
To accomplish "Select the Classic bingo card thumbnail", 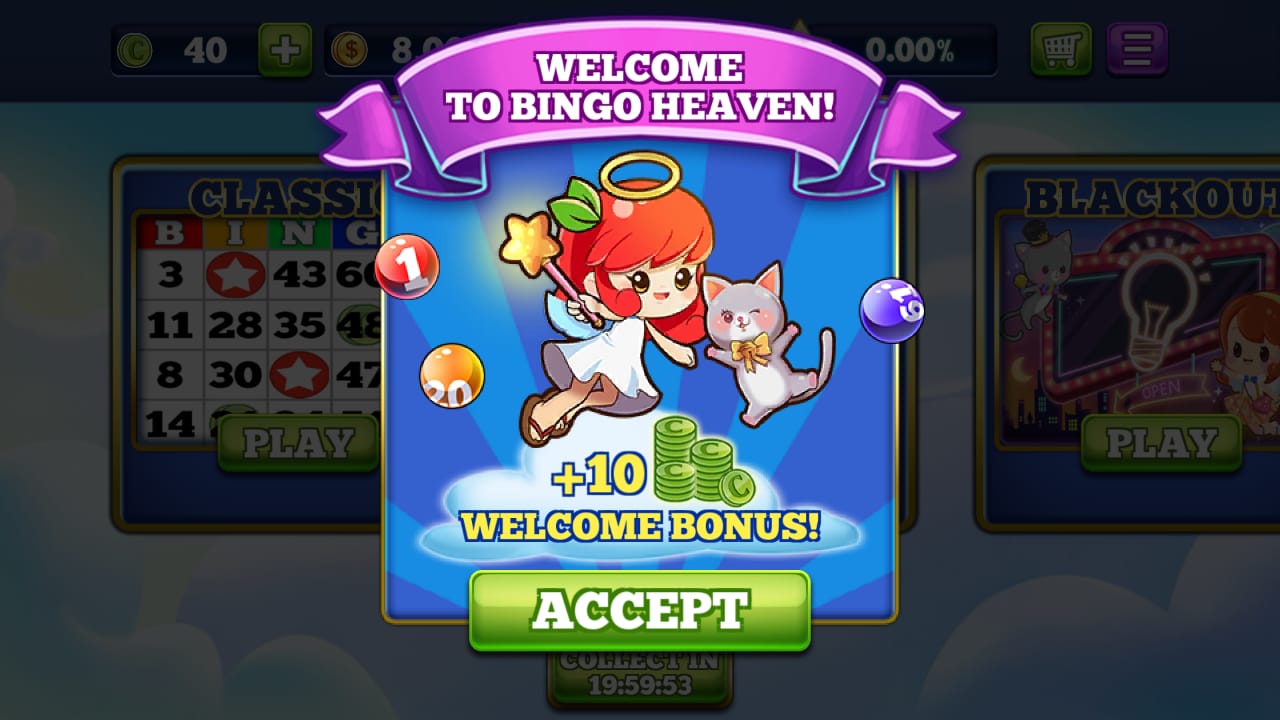I will pyautogui.click(x=255, y=310).
